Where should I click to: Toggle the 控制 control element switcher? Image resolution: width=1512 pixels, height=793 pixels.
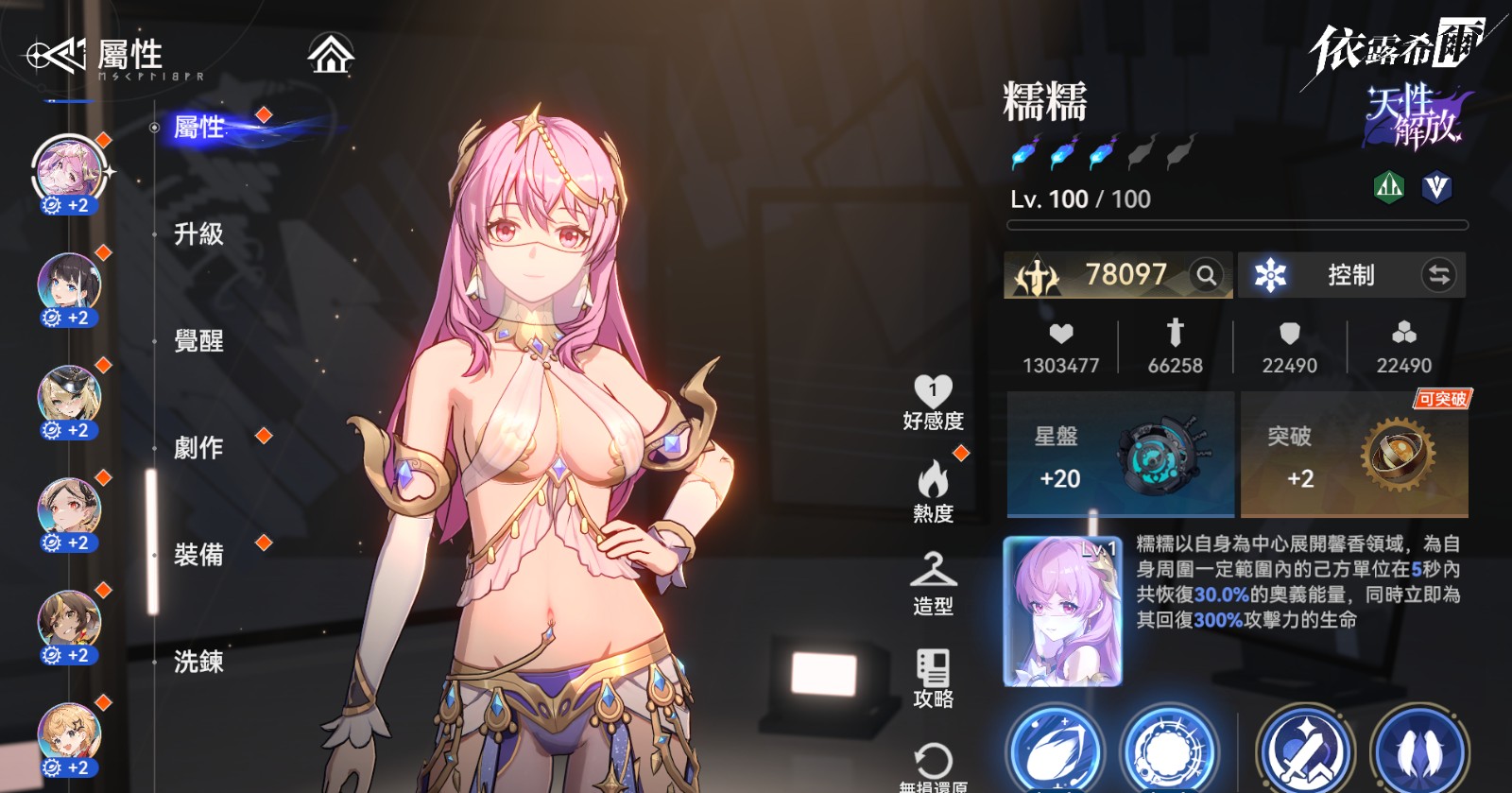click(1439, 276)
